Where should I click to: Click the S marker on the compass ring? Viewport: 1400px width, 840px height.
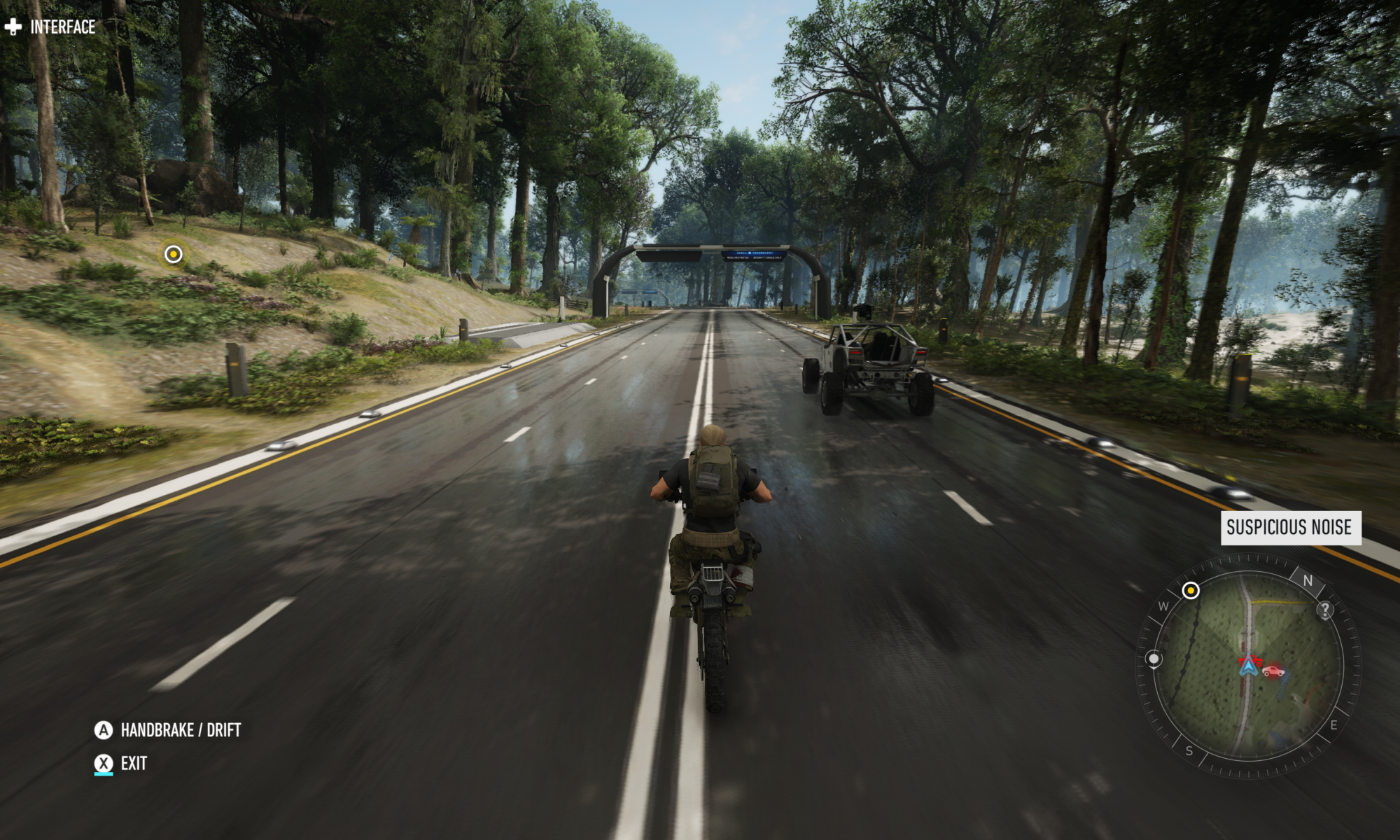(x=1189, y=752)
